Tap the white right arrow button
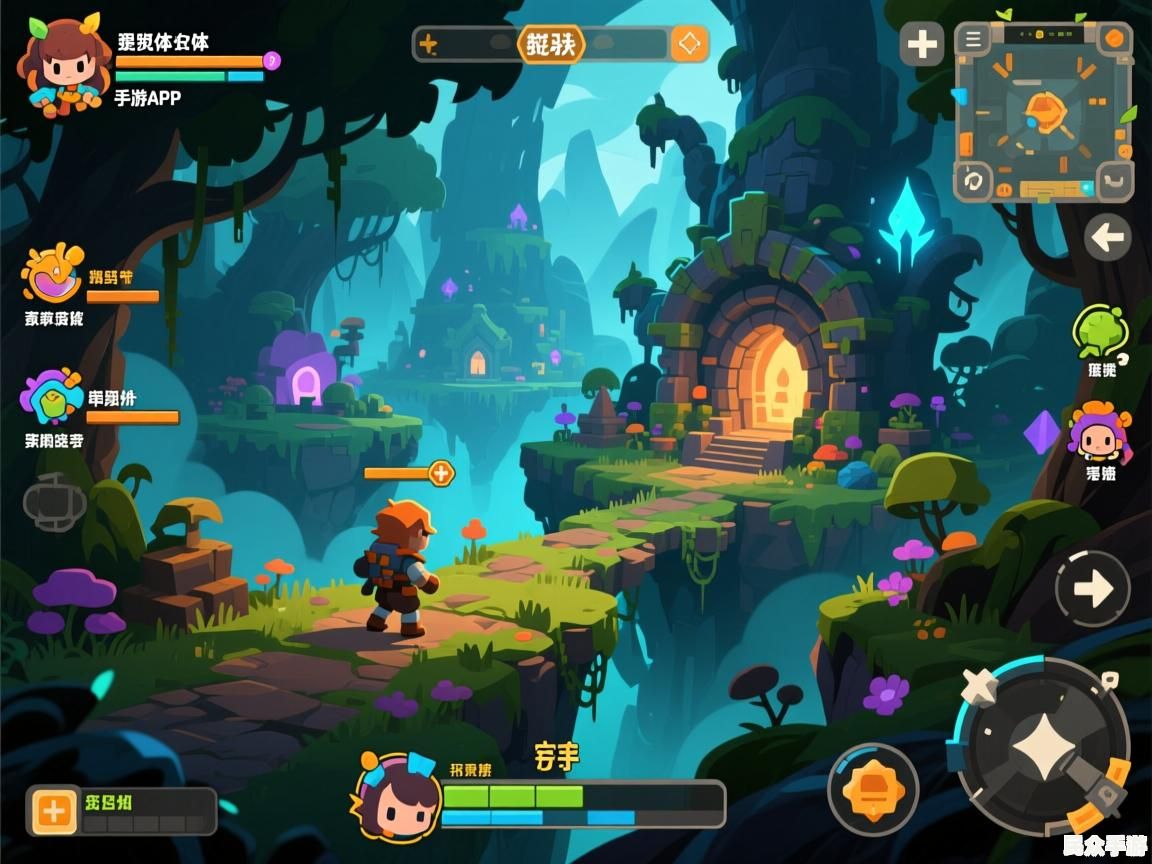 1092,590
